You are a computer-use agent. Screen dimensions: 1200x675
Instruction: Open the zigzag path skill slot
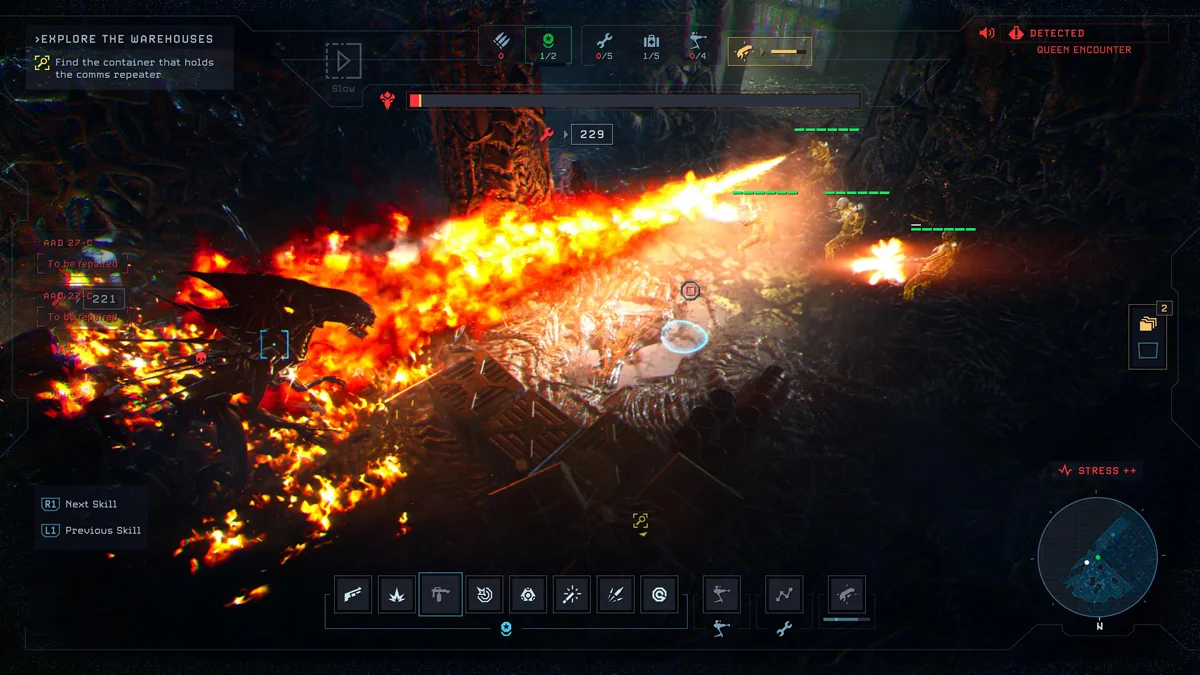pos(784,595)
